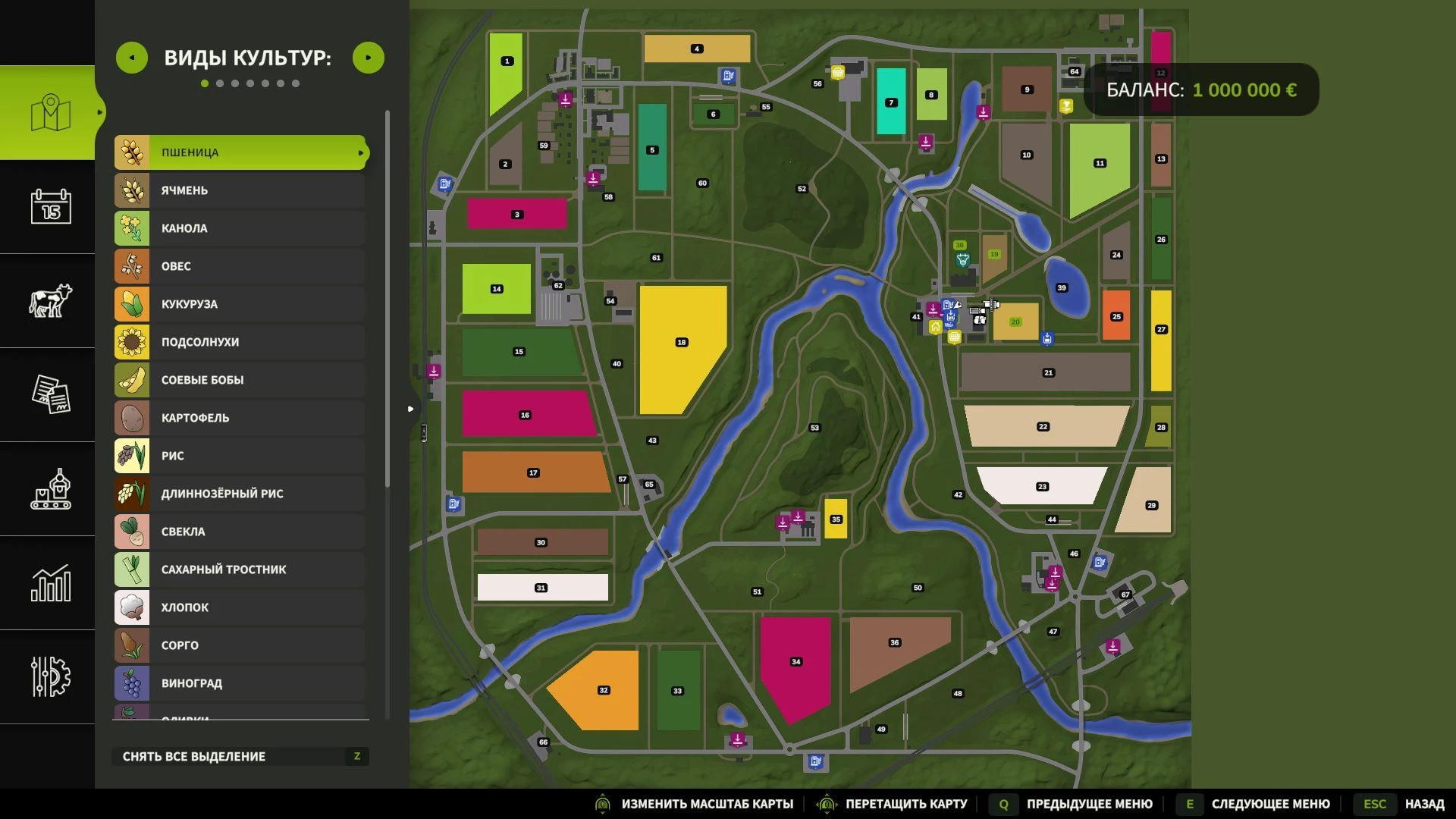Choose Канола in the crop list
The height and width of the screenshot is (819, 1456).
click(240, 228)
